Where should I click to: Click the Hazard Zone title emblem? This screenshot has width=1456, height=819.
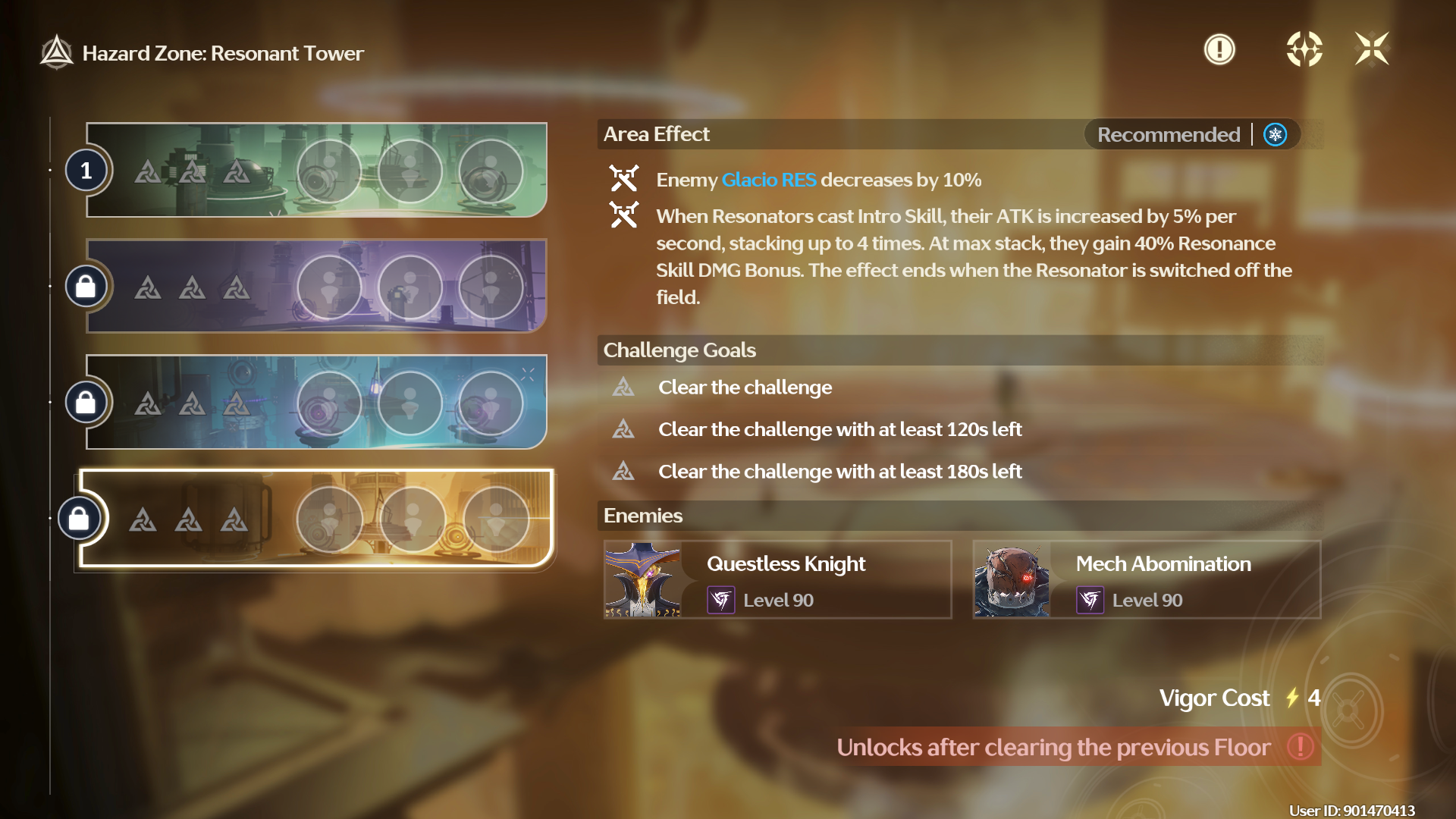click(x=57, y=53)
